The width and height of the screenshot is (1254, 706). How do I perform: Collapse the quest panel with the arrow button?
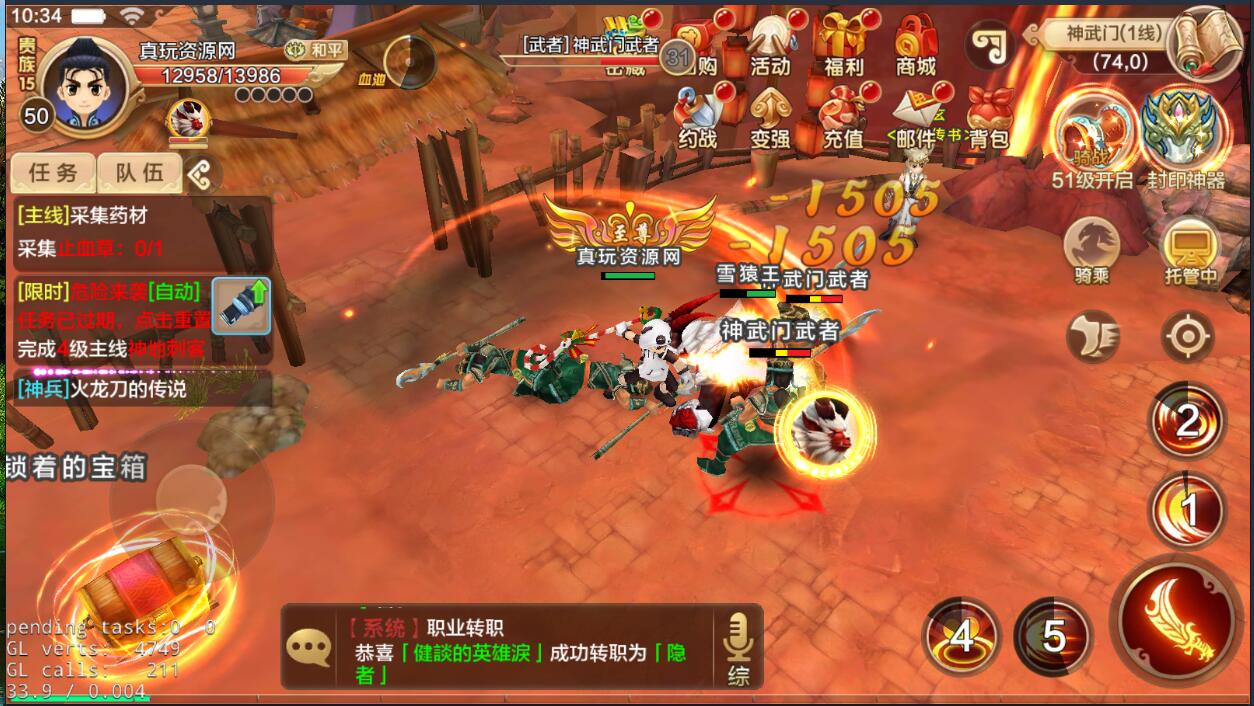click(201, 175)
